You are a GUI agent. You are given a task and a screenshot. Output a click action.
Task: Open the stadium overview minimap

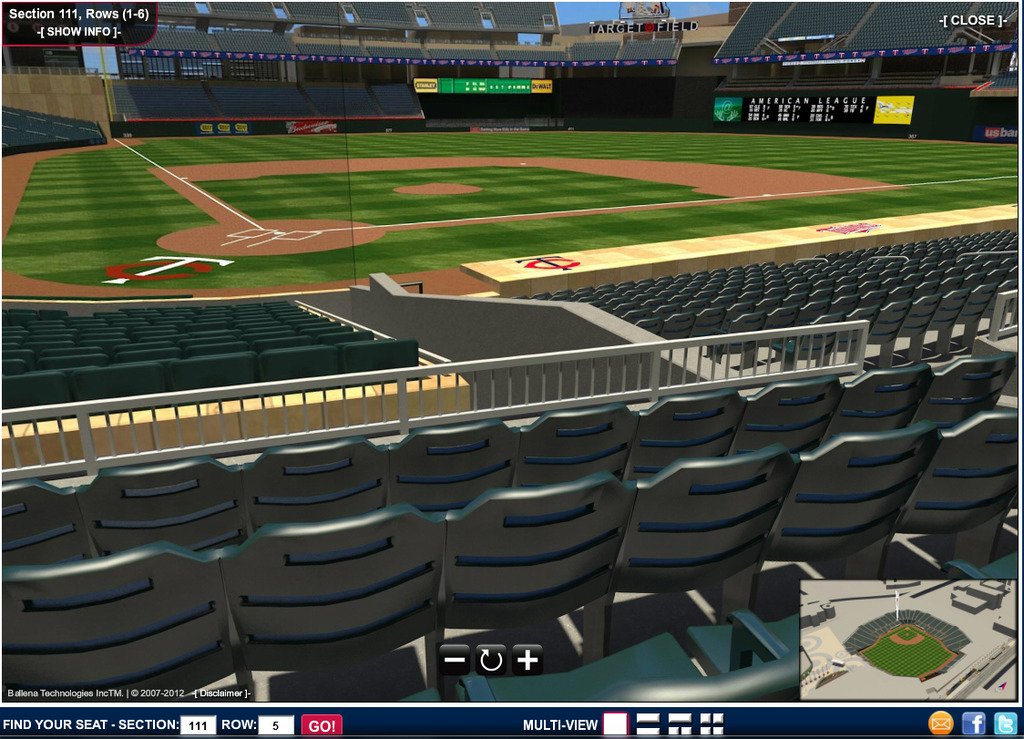coord(908,640)
